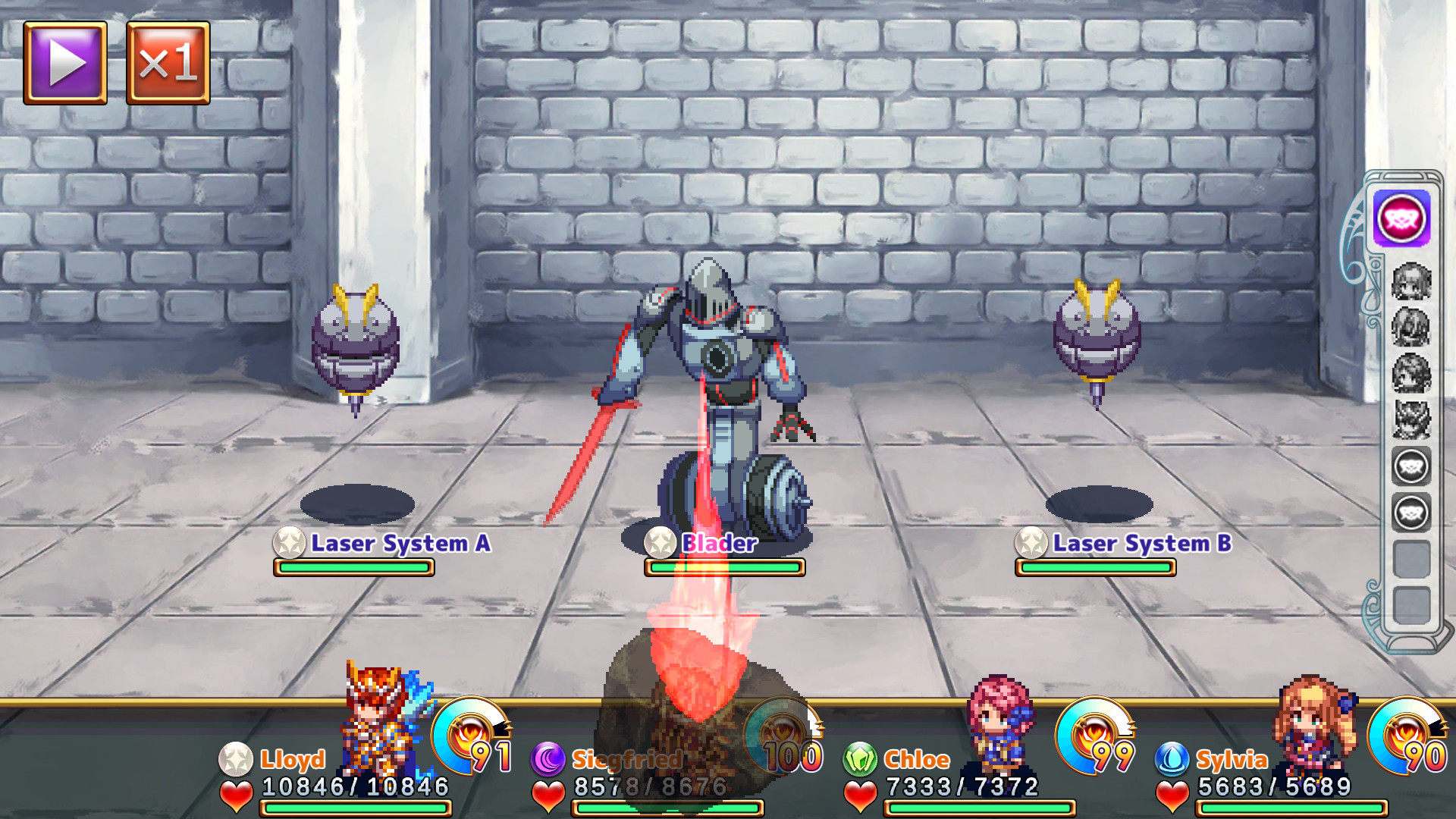Click Lloyd's red heart HP icon

point(237,793)
